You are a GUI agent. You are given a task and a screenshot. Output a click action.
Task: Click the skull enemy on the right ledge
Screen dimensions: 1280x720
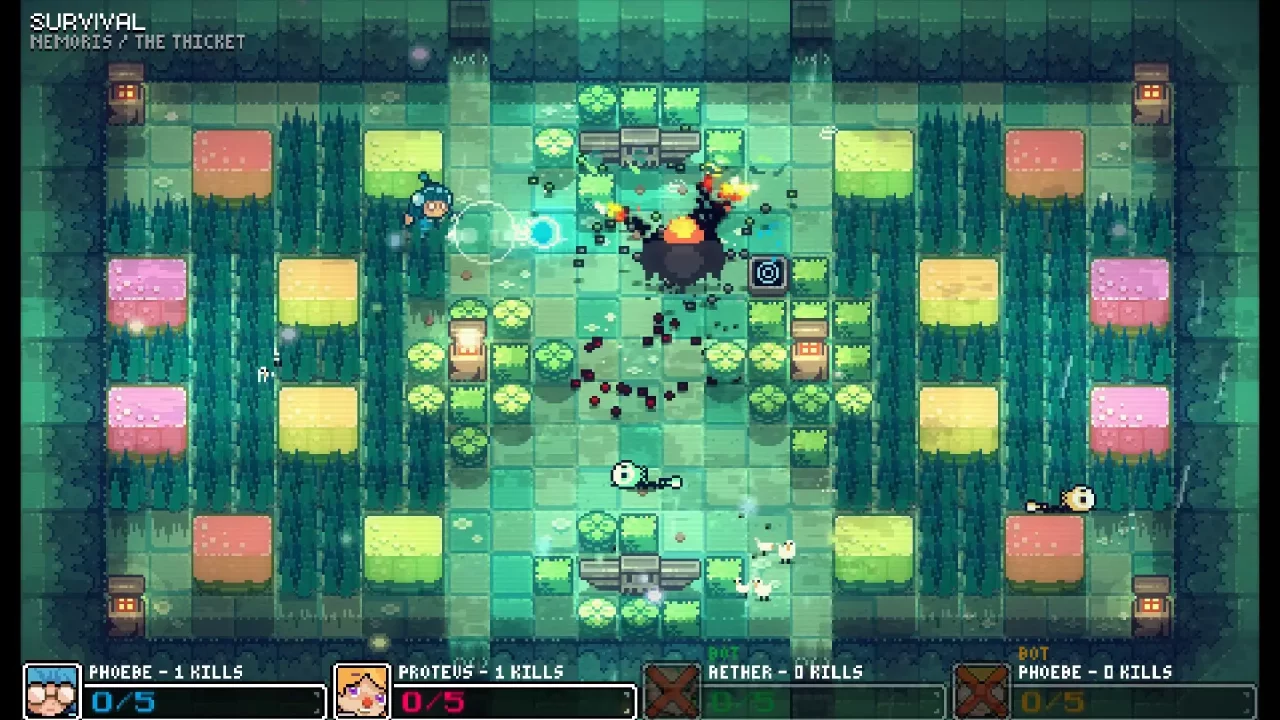tap(1078, 498)
